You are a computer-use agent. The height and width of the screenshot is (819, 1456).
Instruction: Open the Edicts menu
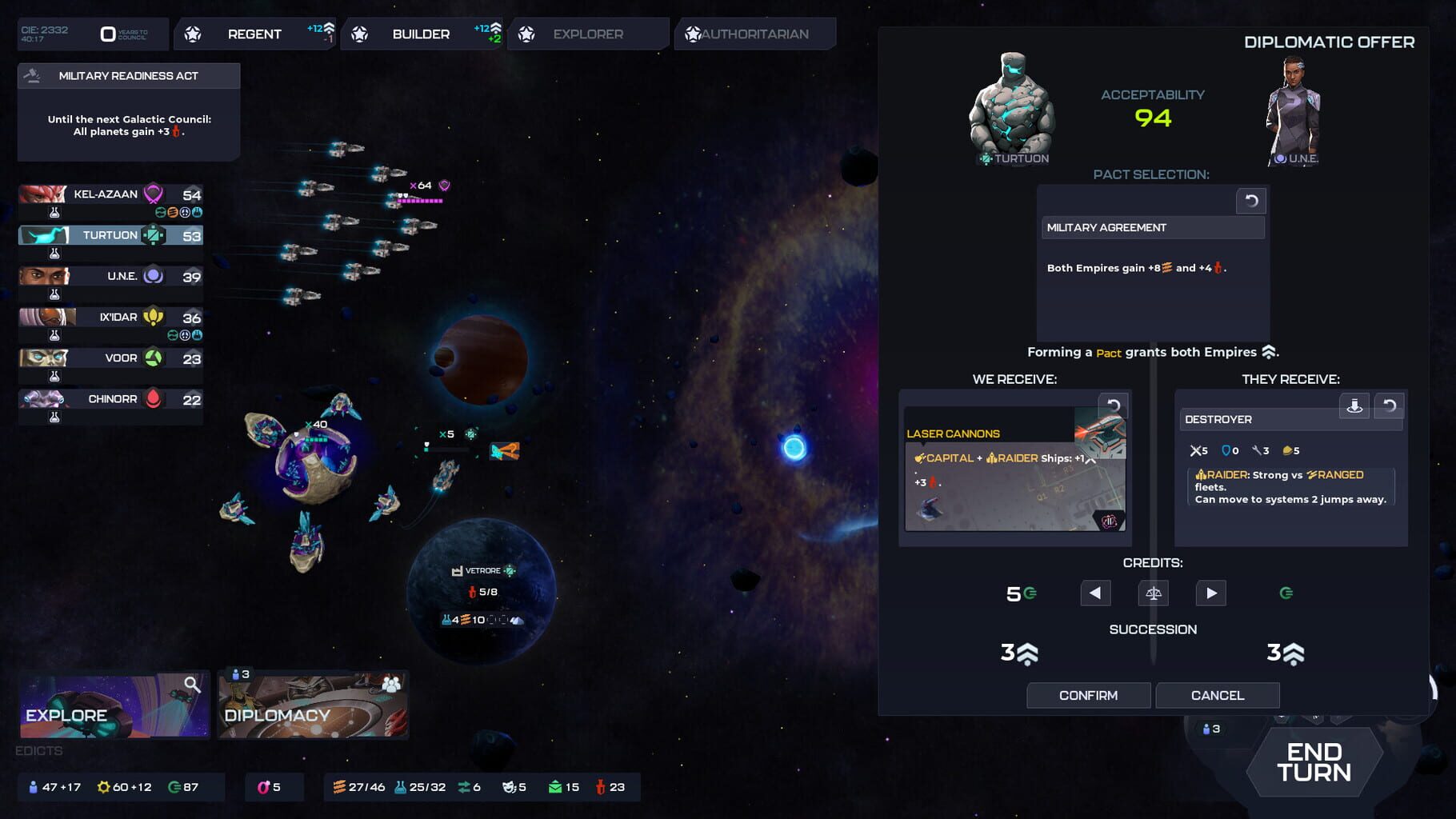38,751
